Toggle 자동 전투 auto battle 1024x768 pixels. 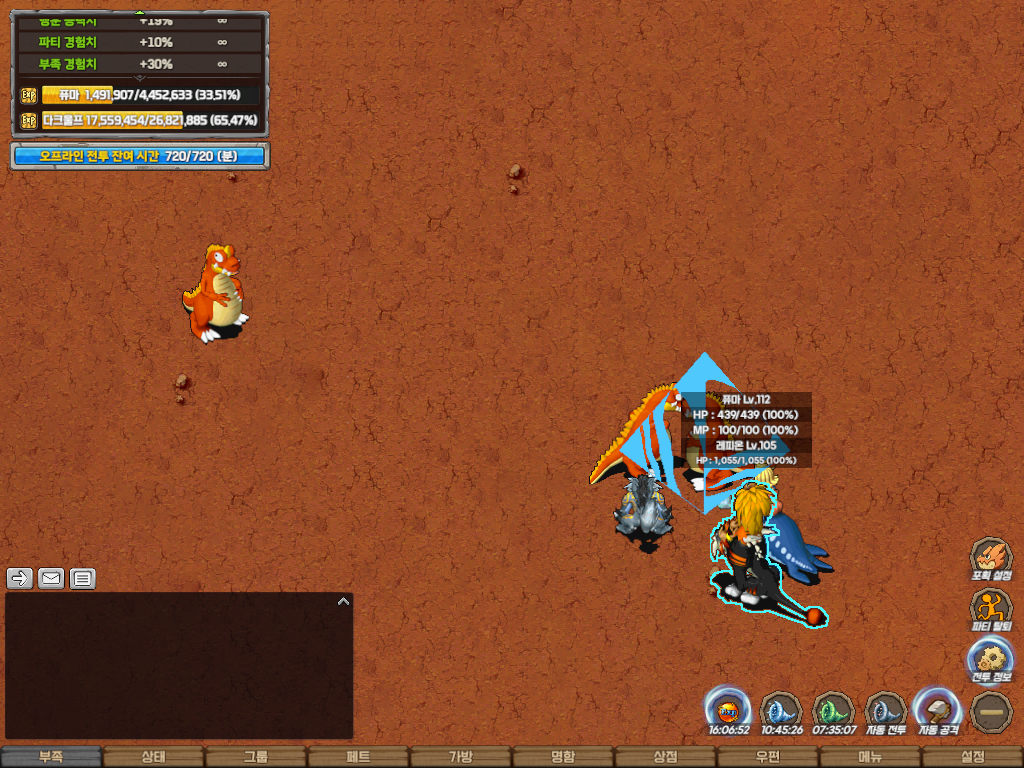886,711
